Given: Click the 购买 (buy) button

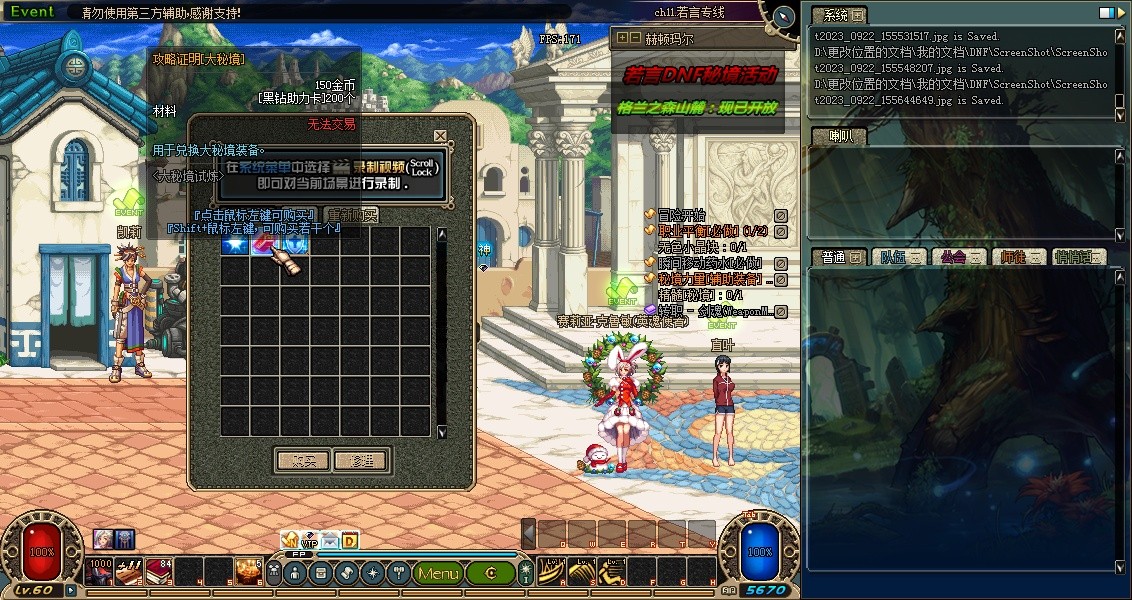Looking at the screenshot, I should point(302,461).
